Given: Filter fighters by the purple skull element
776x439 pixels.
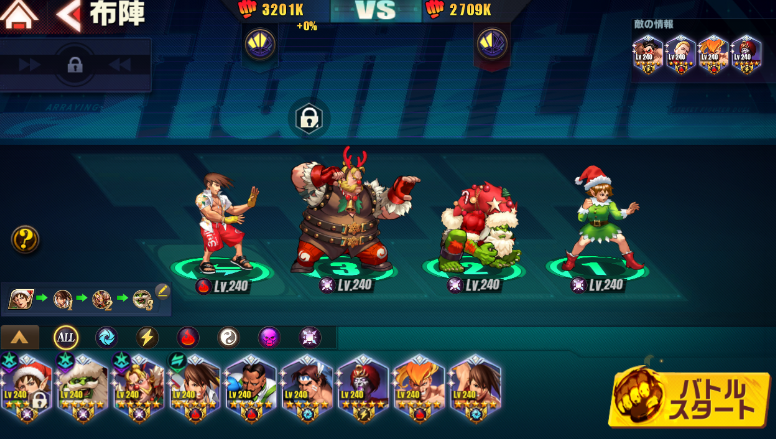Looking at the screenshot, I should 269,337.
